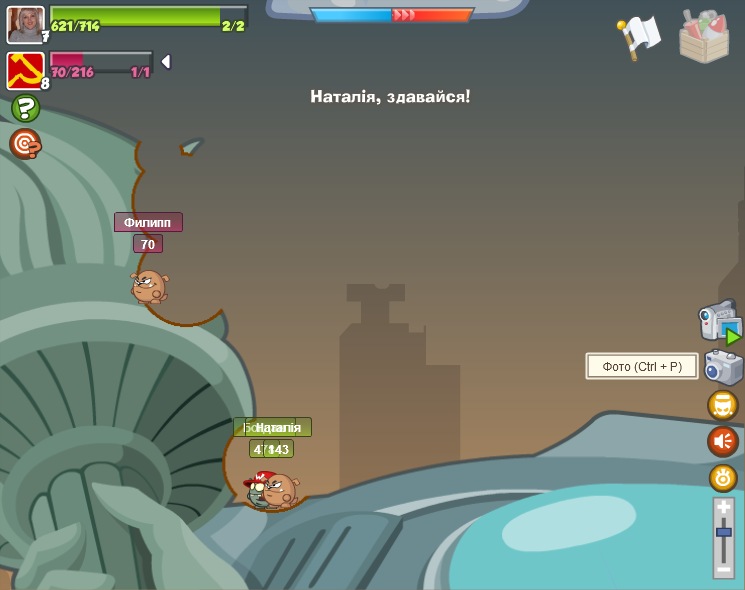
Task: Click the target with question mark icon
Action: pyautogui.click(x=25, y=144)
